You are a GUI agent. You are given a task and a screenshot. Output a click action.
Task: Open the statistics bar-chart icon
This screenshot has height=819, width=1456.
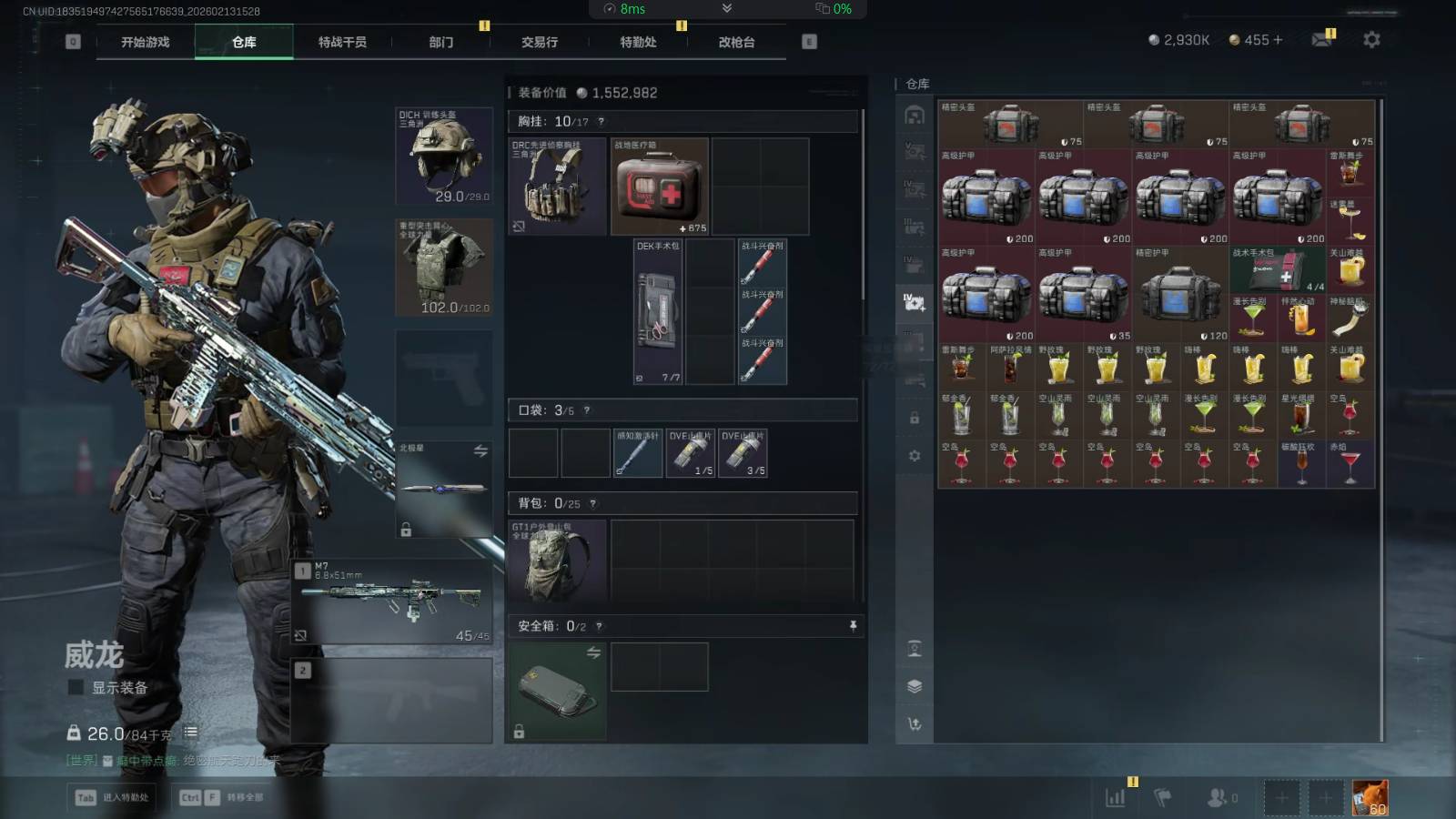tap(1115, 798)
